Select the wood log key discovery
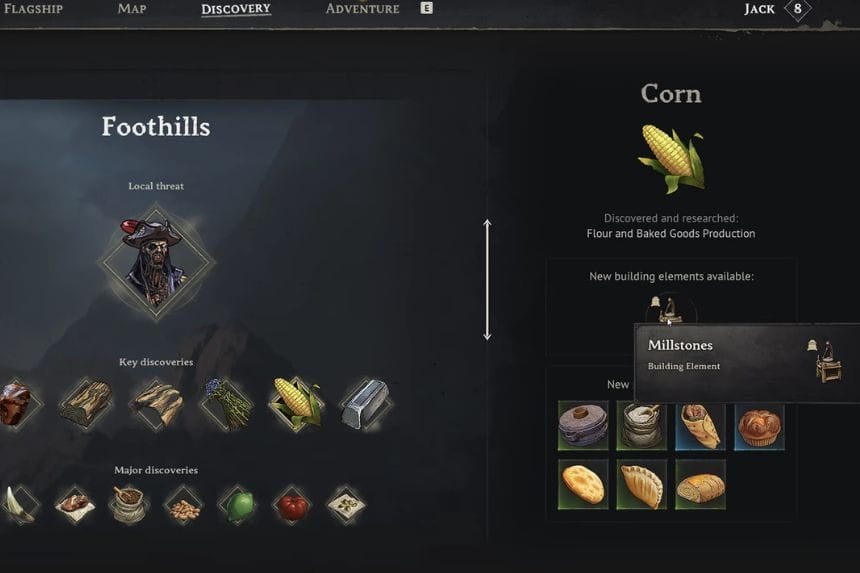This screenshot has height=573, width=860. (85, 402)
